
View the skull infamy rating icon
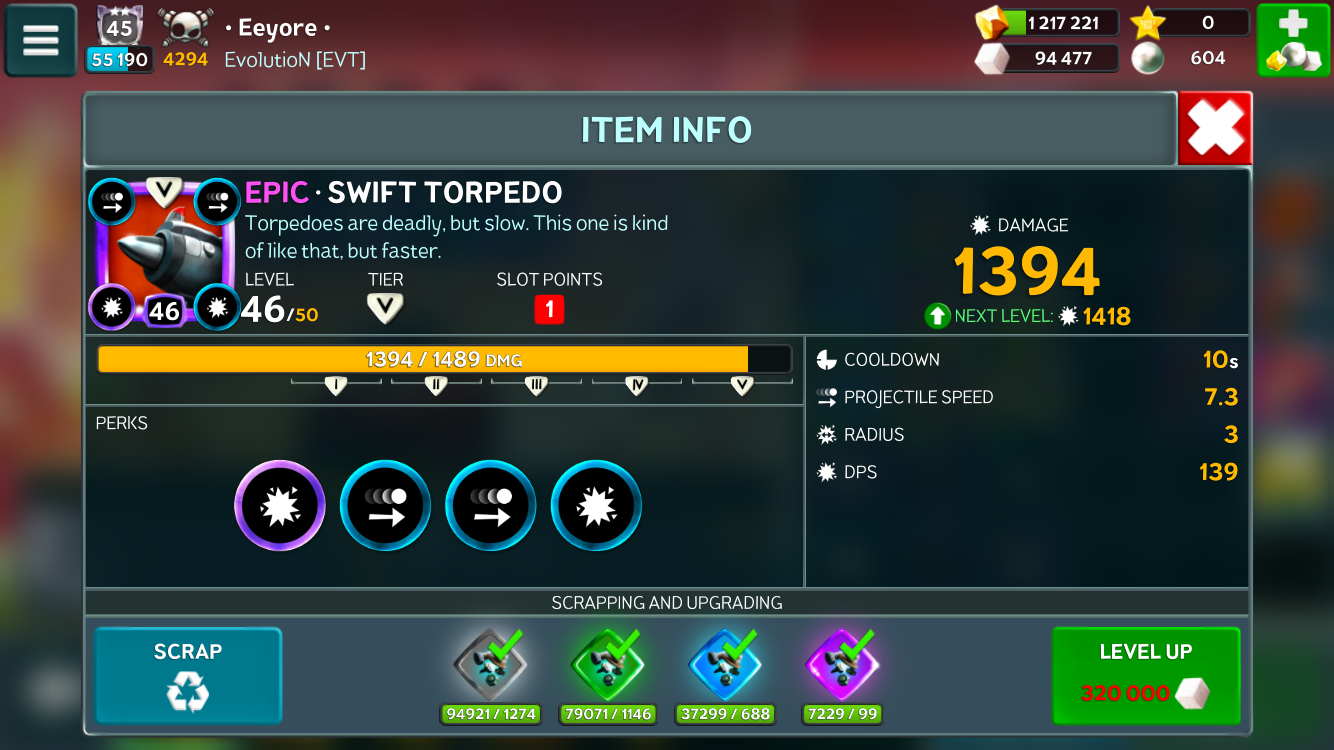(186, 27)
